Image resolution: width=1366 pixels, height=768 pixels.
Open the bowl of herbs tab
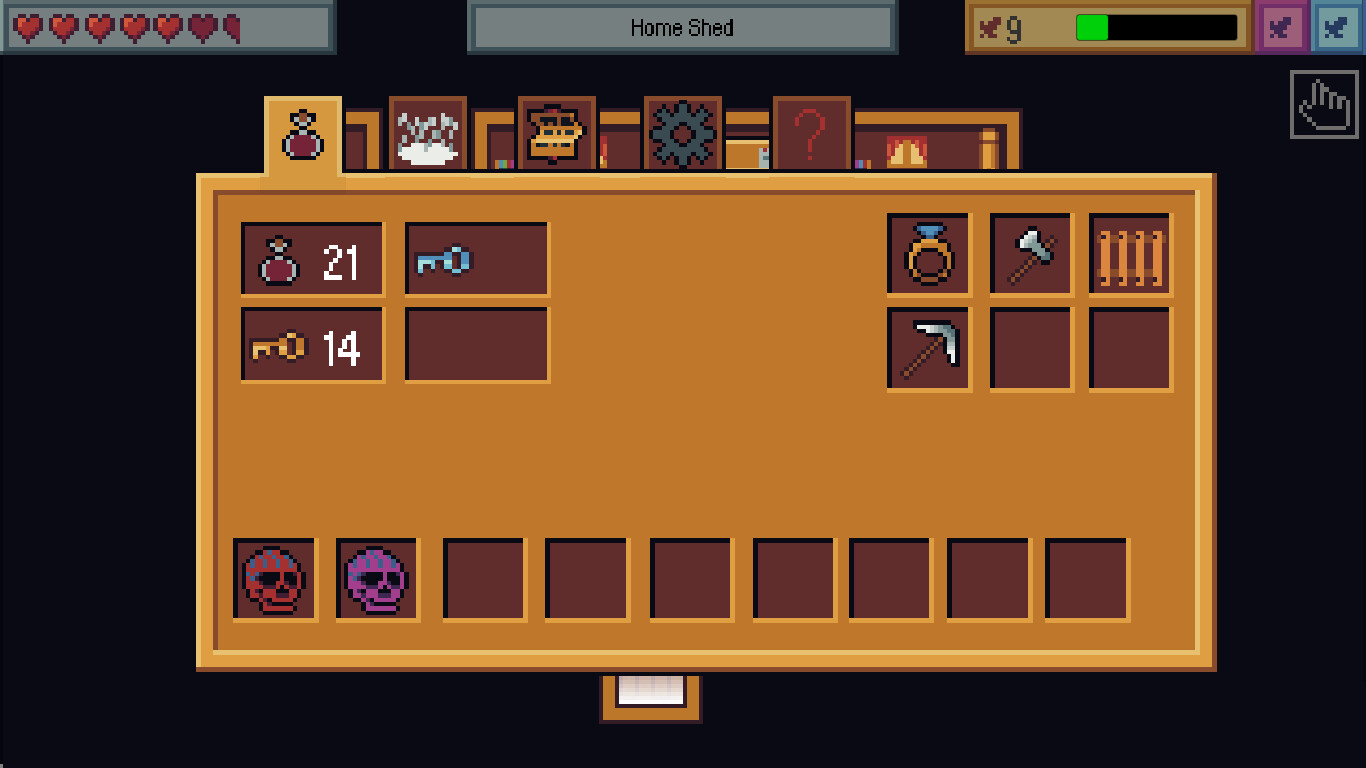(x=426, y=133)
